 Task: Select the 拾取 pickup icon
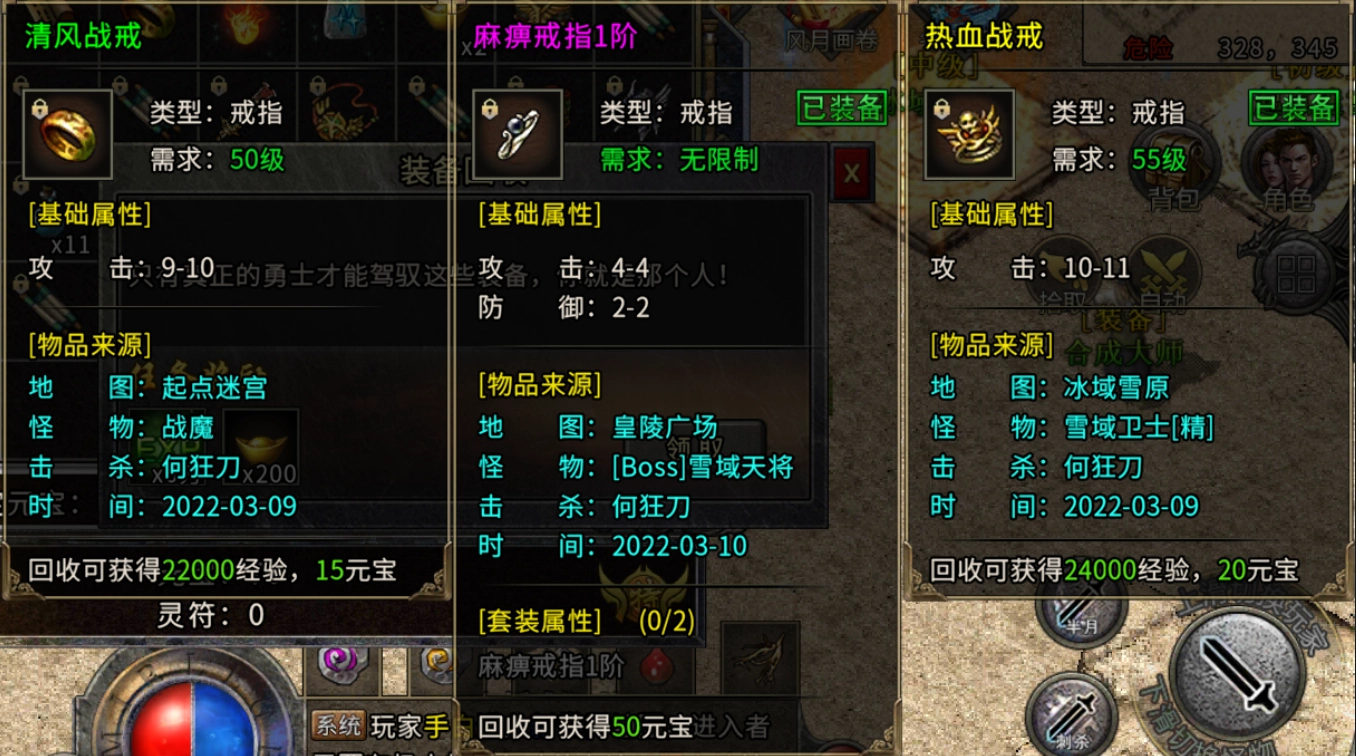point(1063,268)
